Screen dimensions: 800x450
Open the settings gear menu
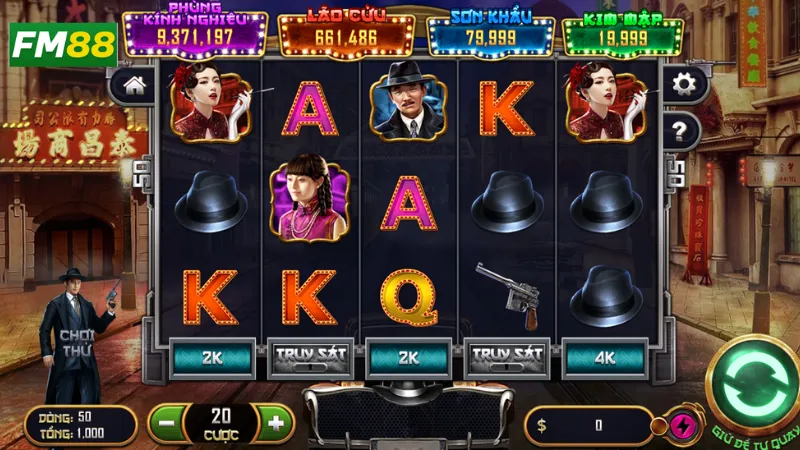[x=685, y=84]
